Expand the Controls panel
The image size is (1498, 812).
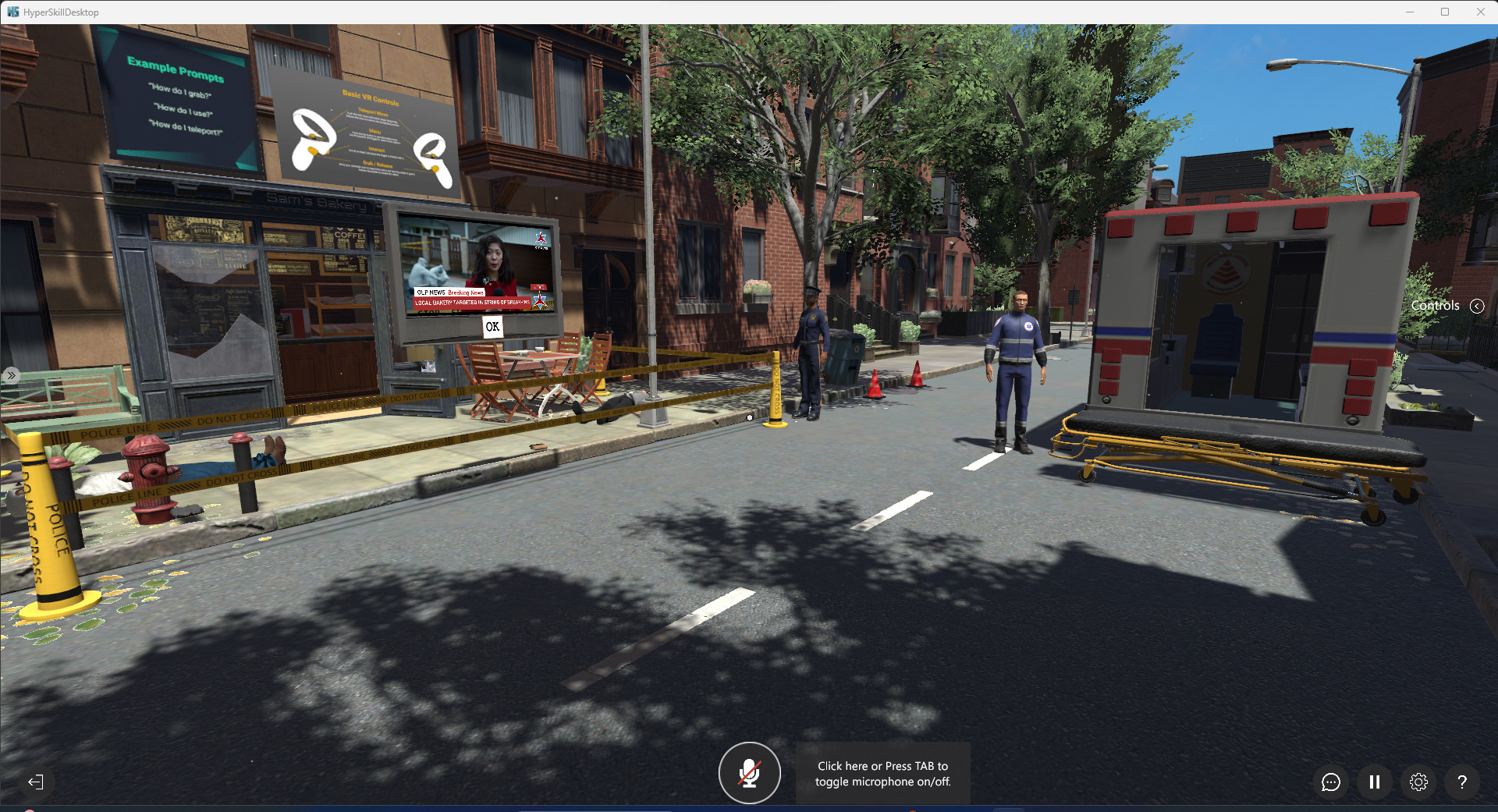coord(1477,306)
